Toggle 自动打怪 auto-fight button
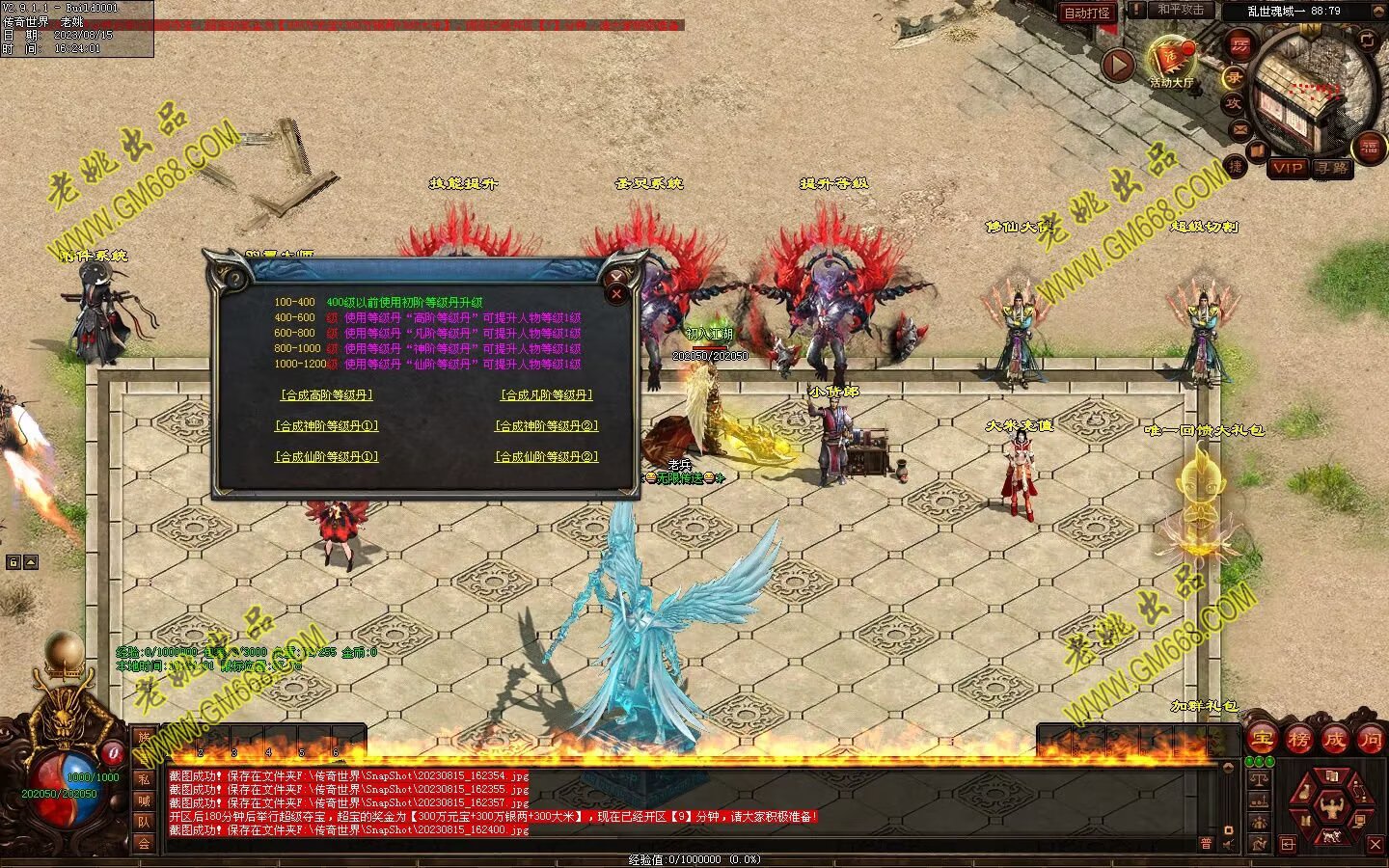1389x868 pixels. pyautogui.click(x=1087, y=13)
